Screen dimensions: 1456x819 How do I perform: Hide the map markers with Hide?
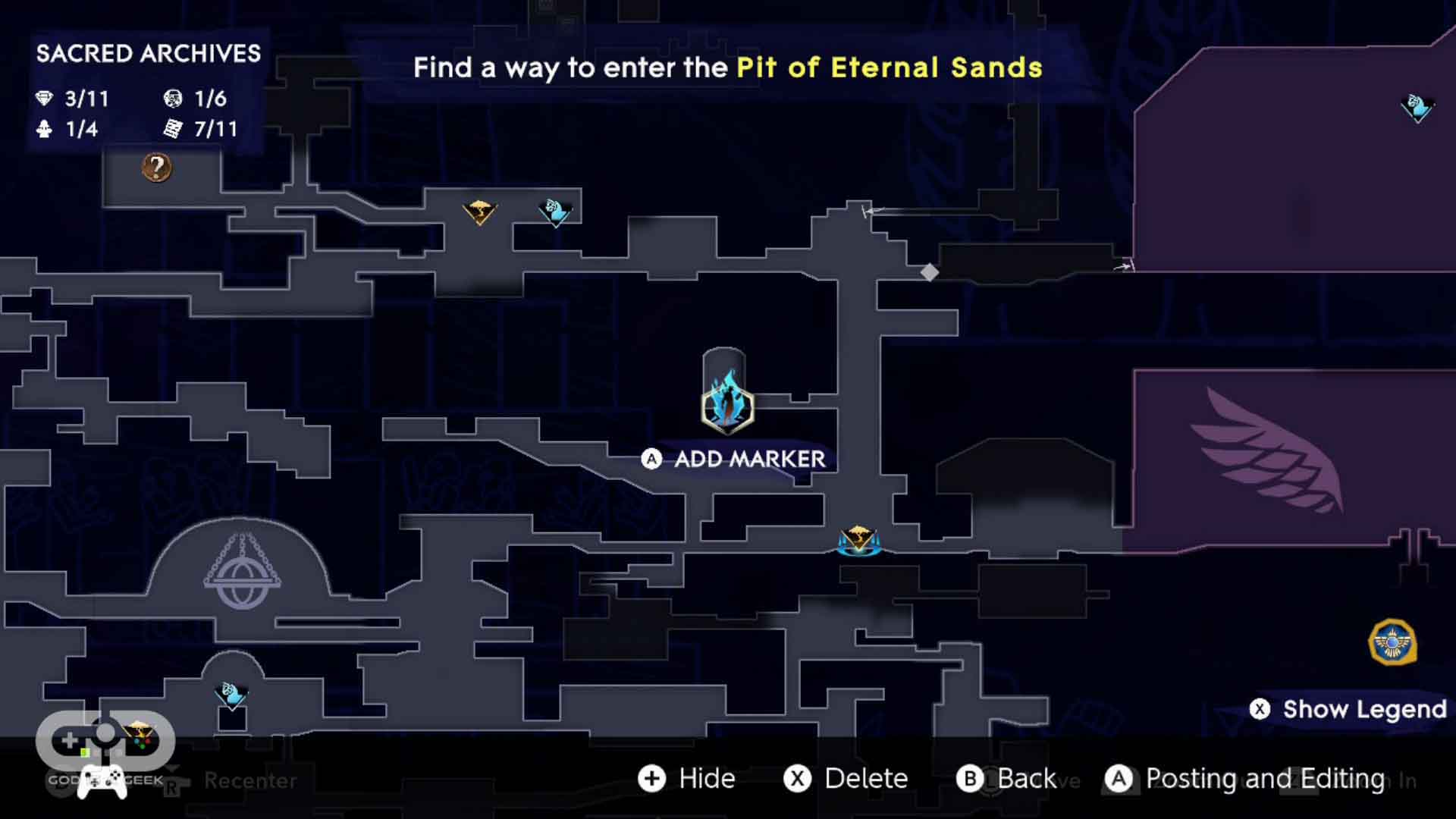pyautogui.click(x=687, y=778)
